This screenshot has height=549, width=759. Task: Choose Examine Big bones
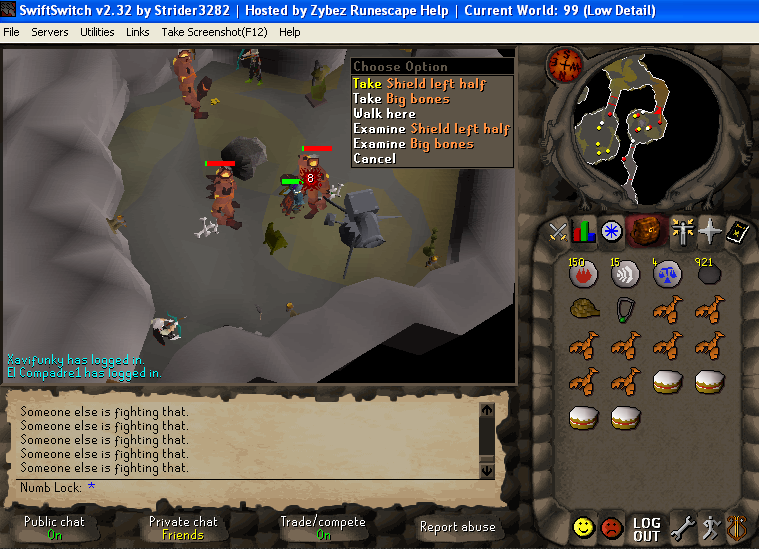pyautogui.click(x=413, y=144)
